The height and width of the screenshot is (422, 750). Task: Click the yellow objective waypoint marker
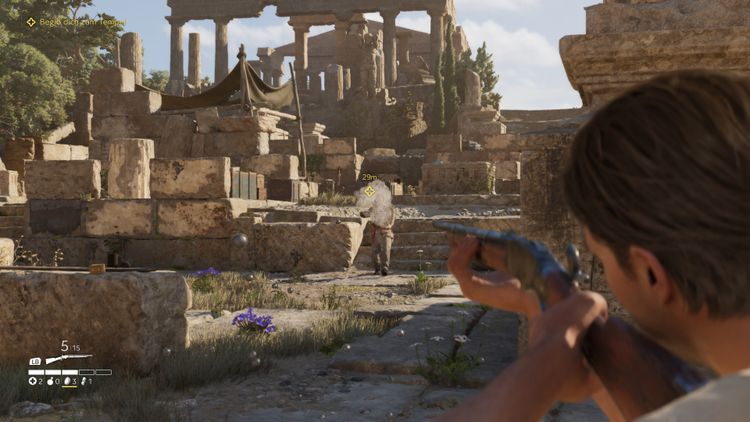[x=370, y=191]
